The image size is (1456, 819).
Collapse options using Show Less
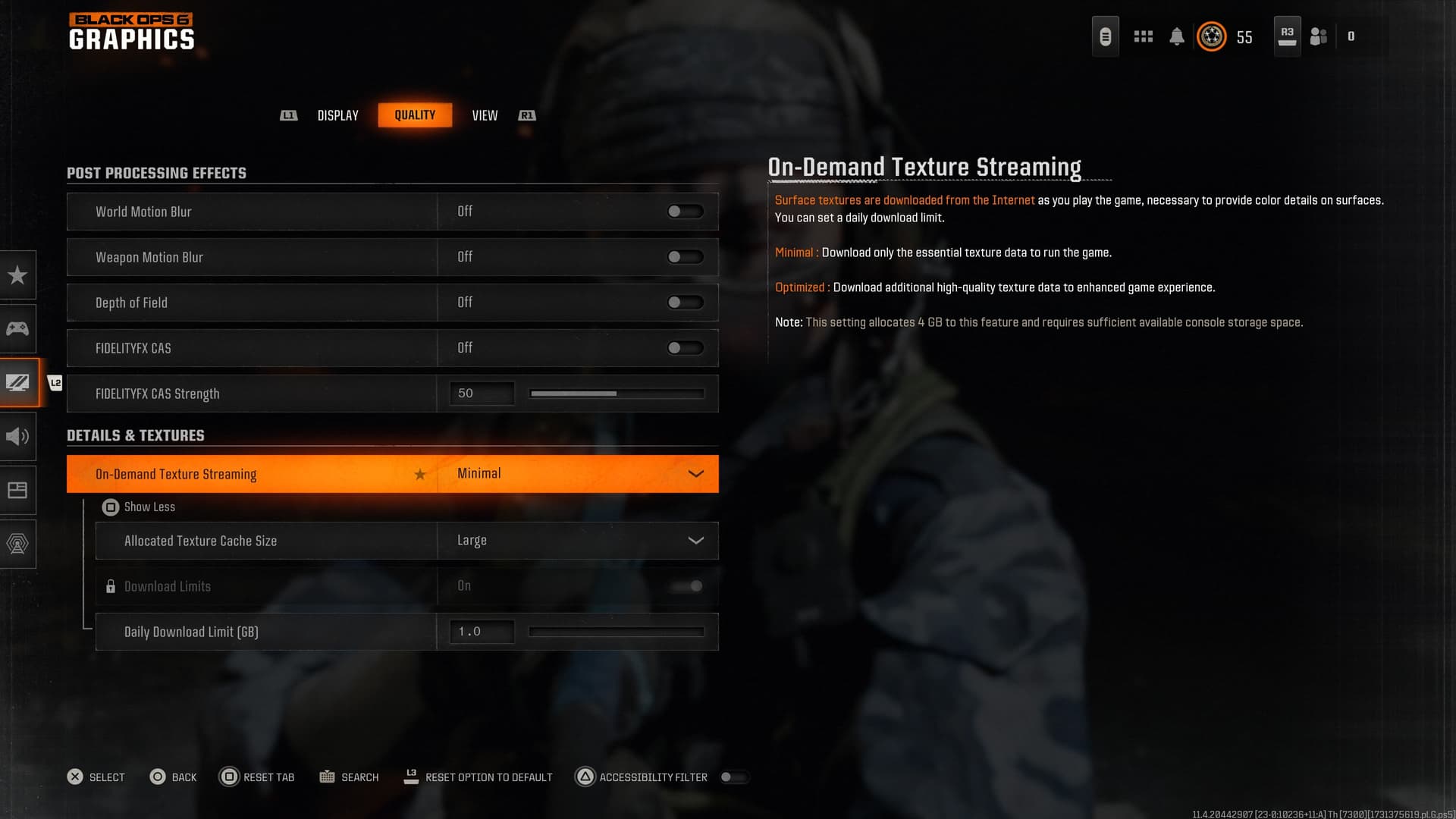coord(149,507)
